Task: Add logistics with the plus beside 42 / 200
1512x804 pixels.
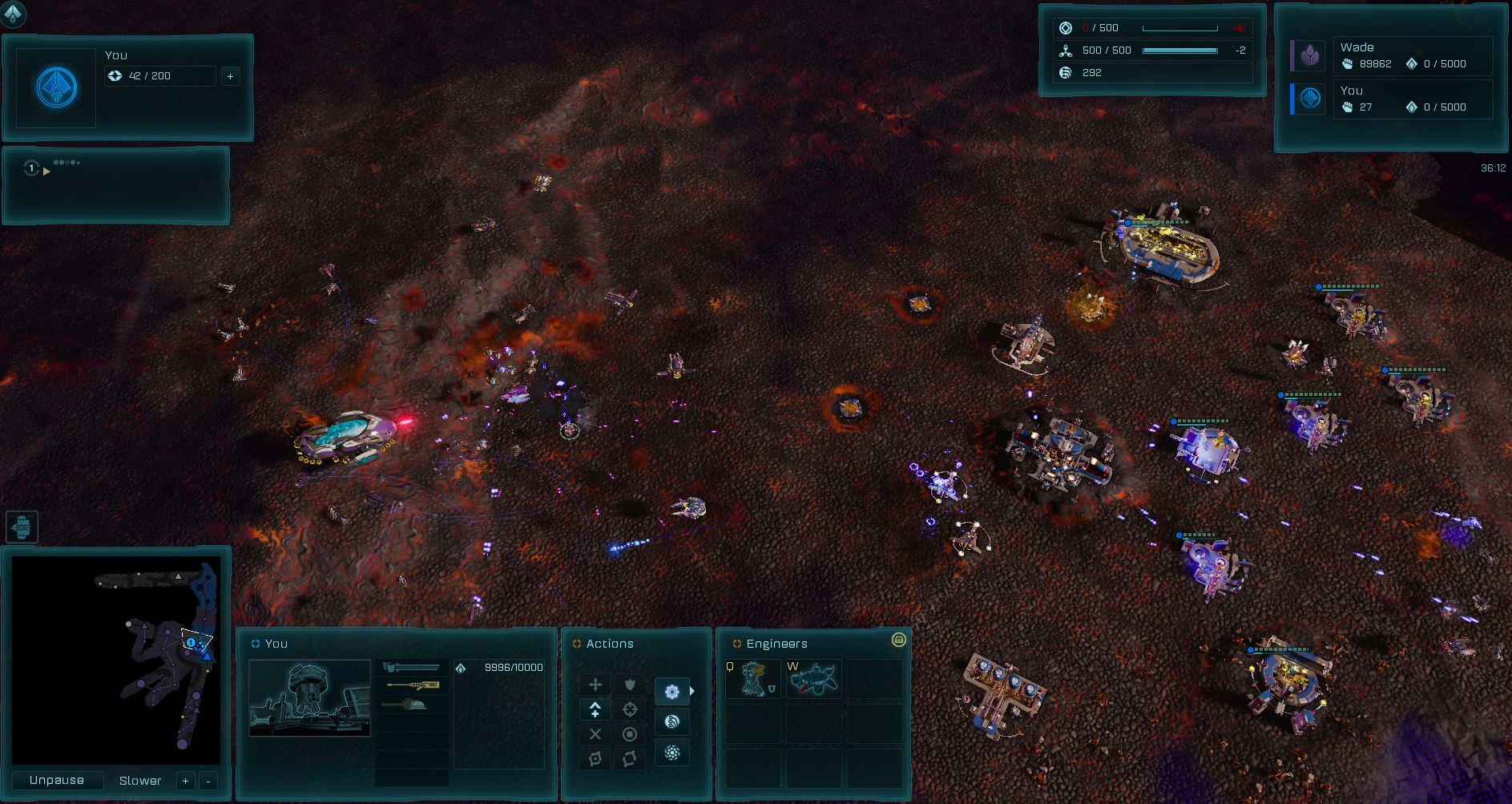Action: pyautogui.click(x=231, y=76)
